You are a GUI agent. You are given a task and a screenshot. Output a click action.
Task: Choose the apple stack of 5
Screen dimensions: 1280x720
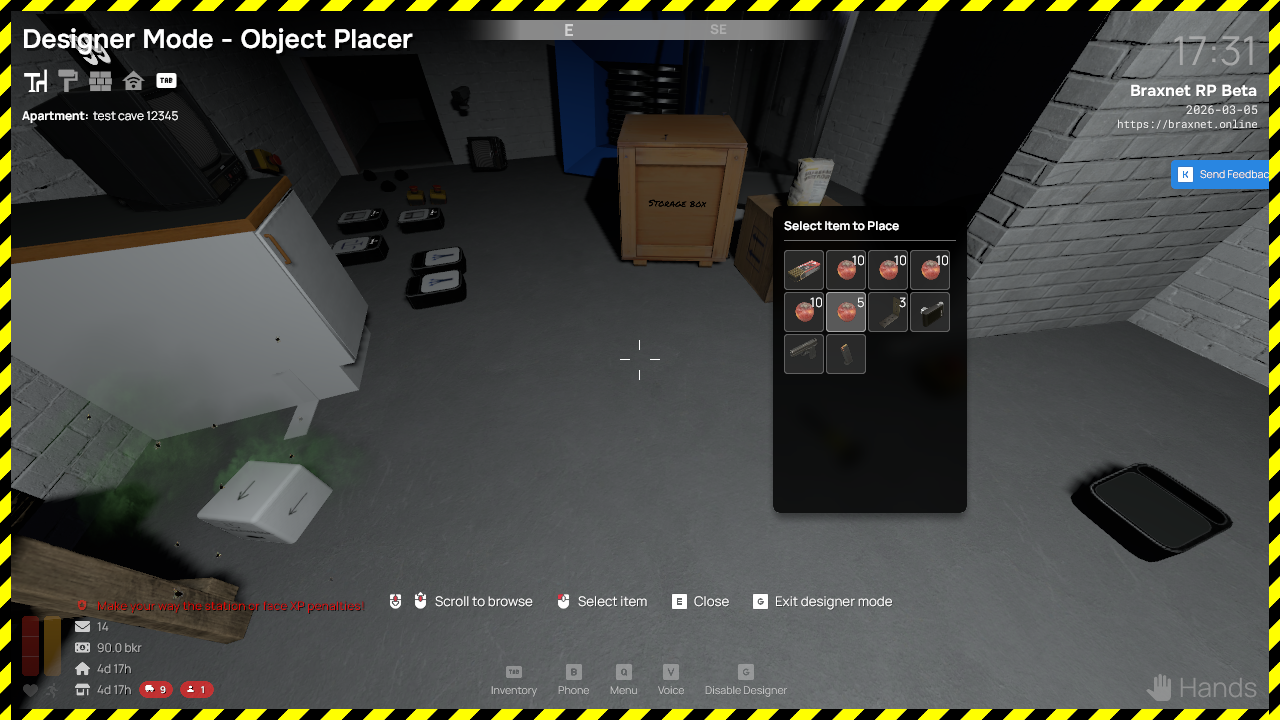point(846,312)
